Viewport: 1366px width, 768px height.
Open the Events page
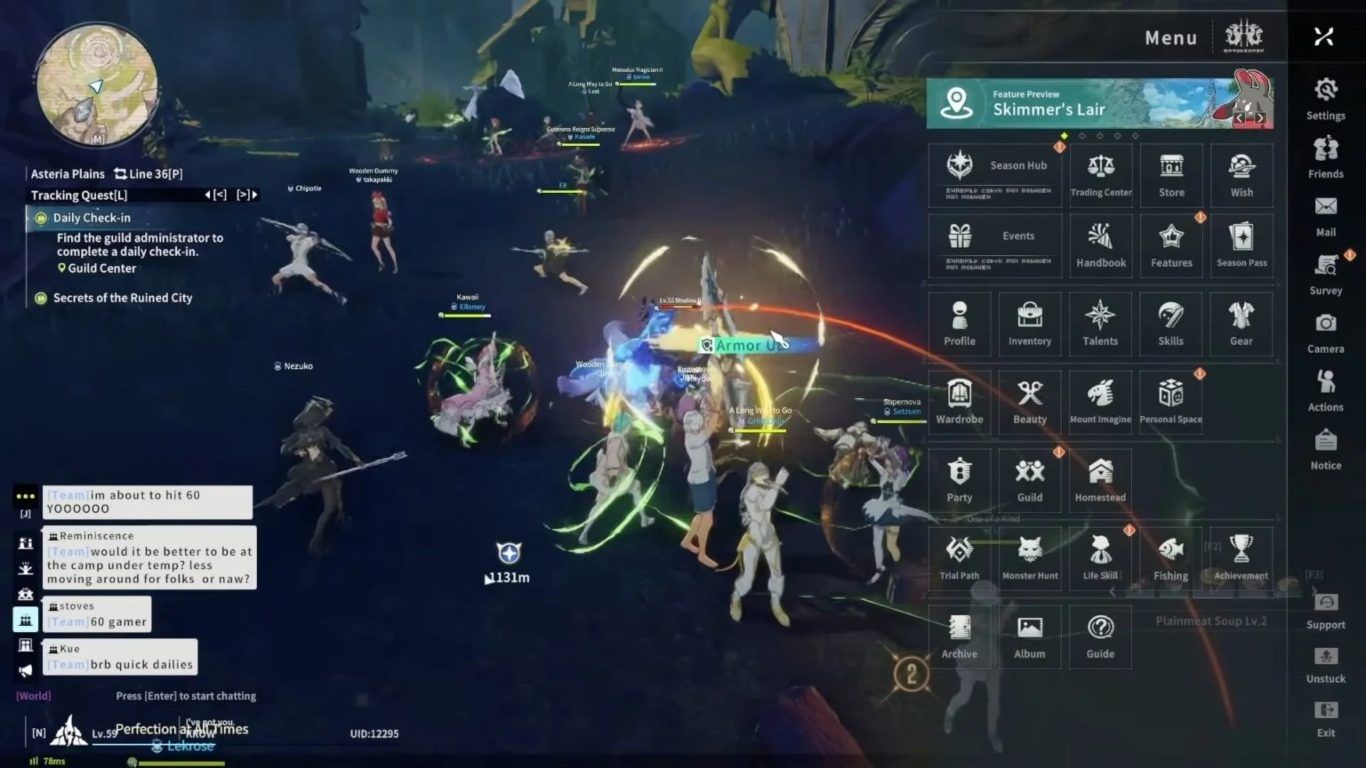[x=995, y=246]
